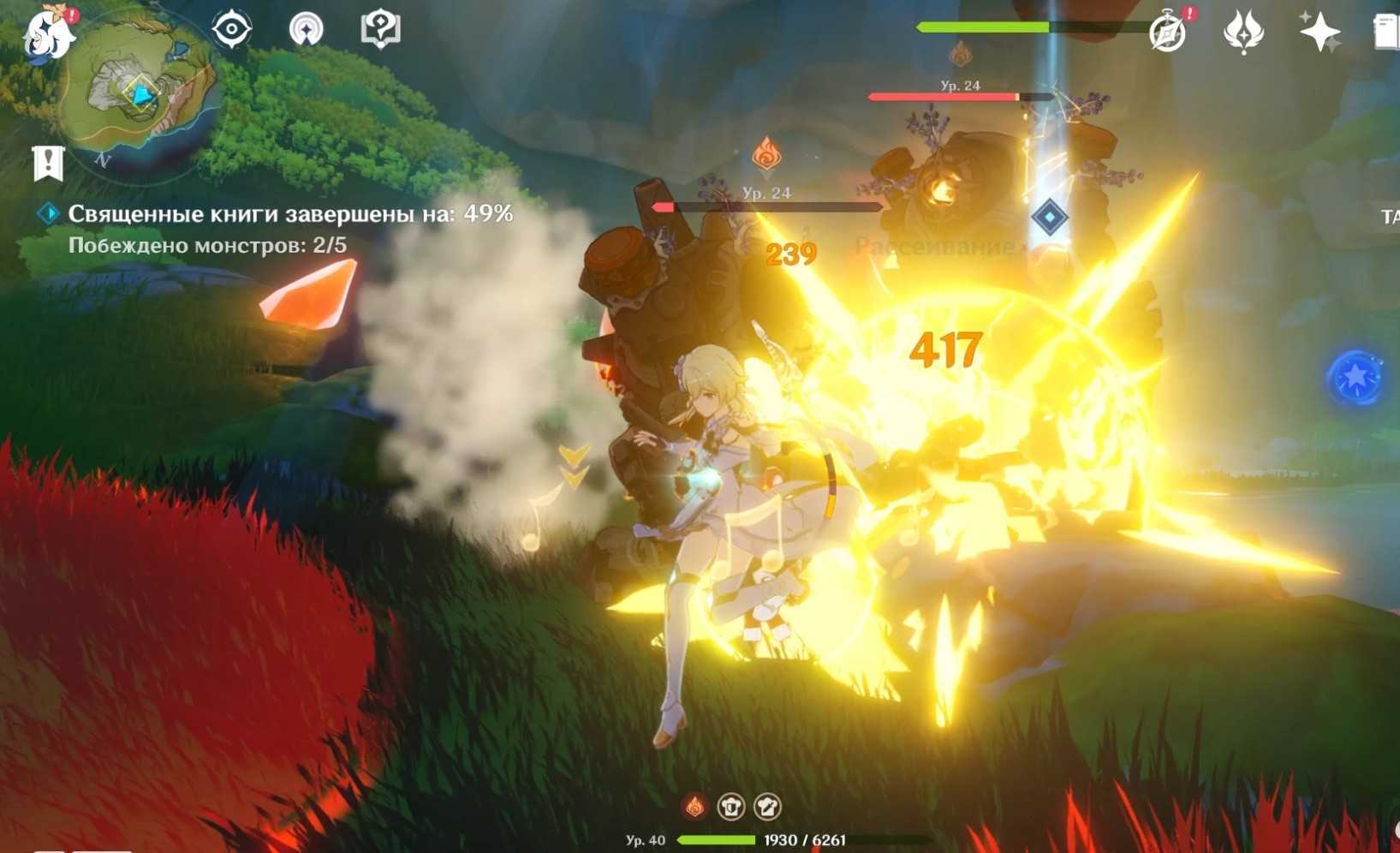
Task: Open the circular minimap
Action: (x=141, y=90)
